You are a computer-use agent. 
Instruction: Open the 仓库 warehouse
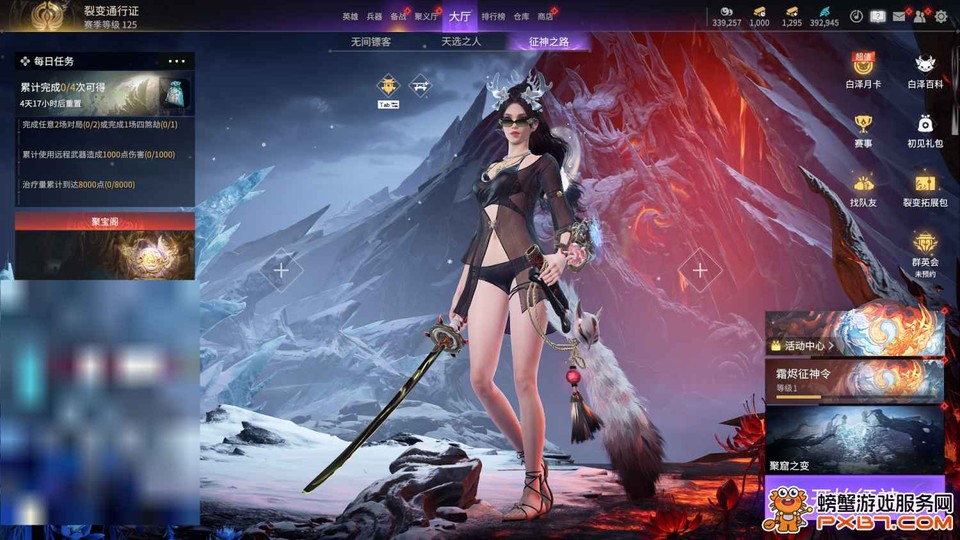tap(521, 17)
